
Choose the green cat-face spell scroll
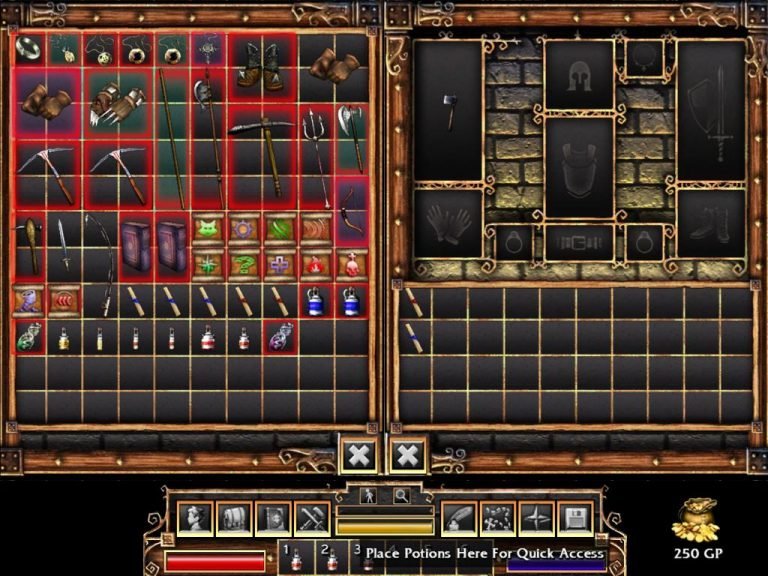208,227
